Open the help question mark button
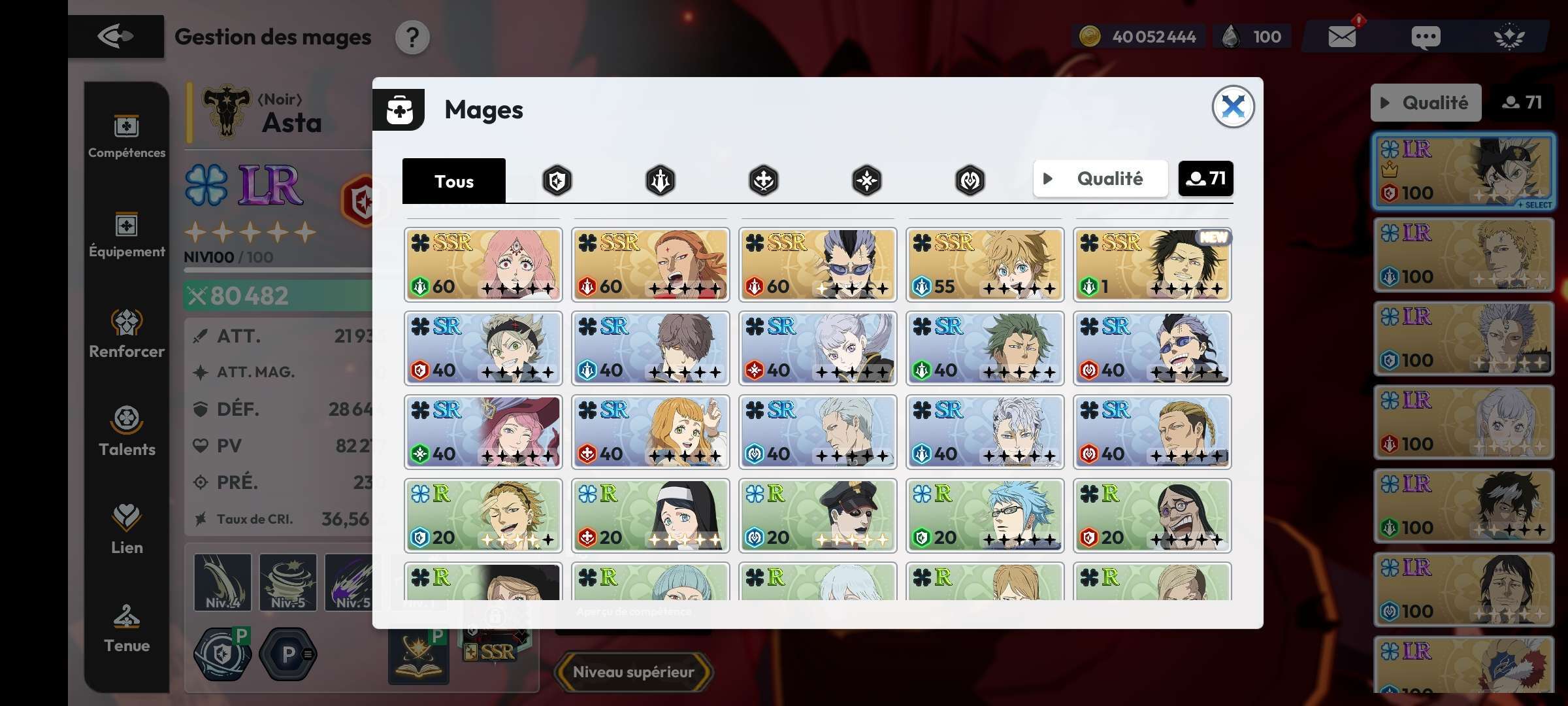1568x706 pixels. click(x=412, y=37)
